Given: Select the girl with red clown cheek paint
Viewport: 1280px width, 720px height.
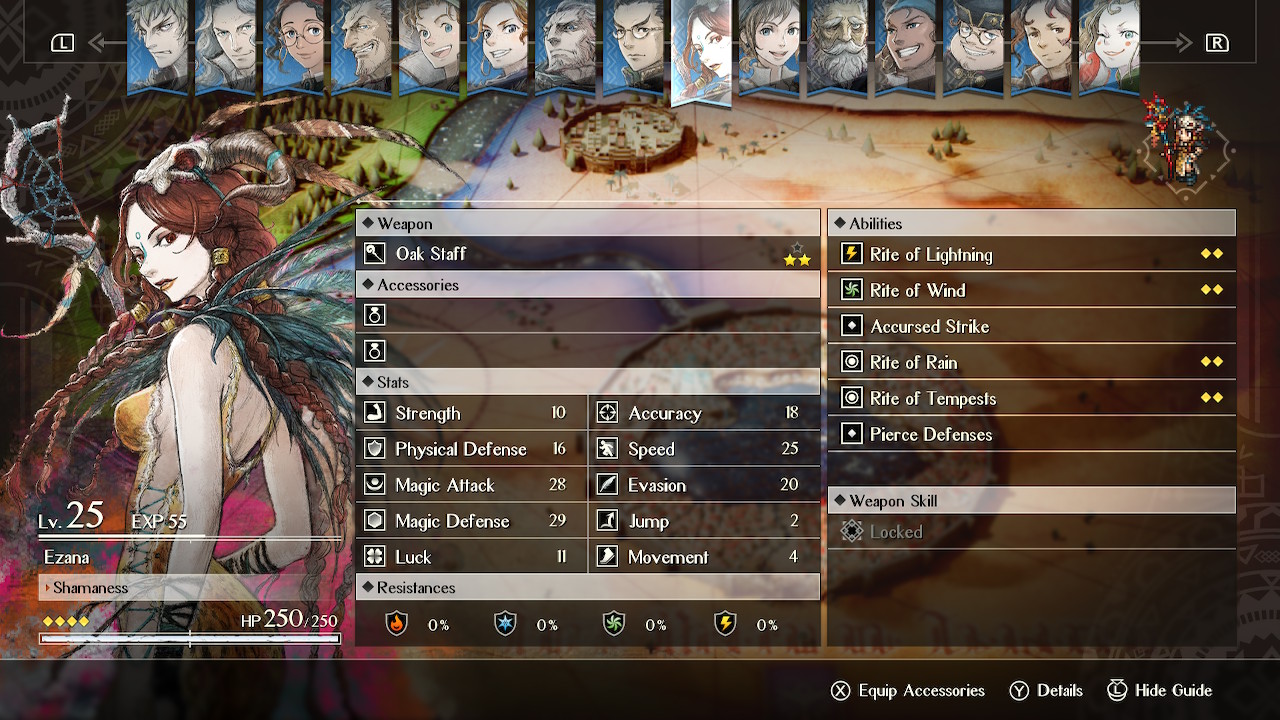Looking at the screenshot, I should point(1108,45).
